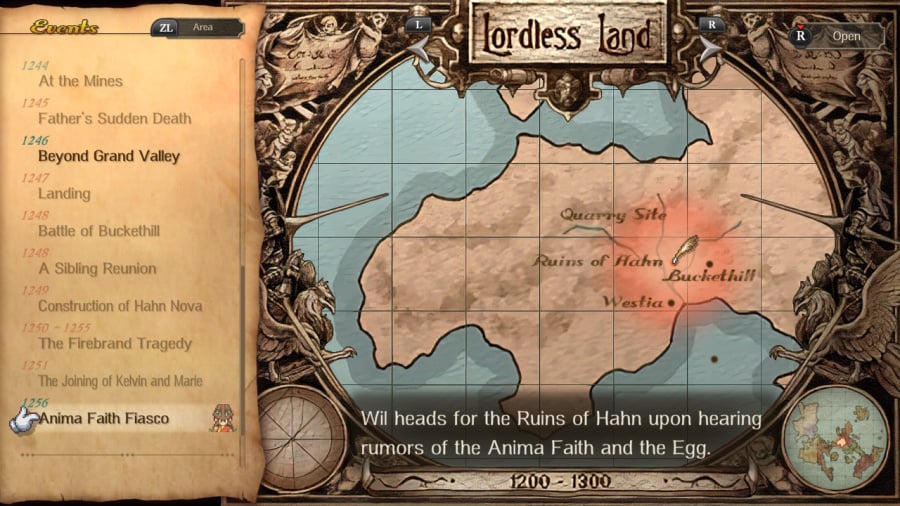Image resolution: width=900 pixels, height=506 pixels.
Task: Open the Beyond Grand Valley event
Action: click(109, 156)
